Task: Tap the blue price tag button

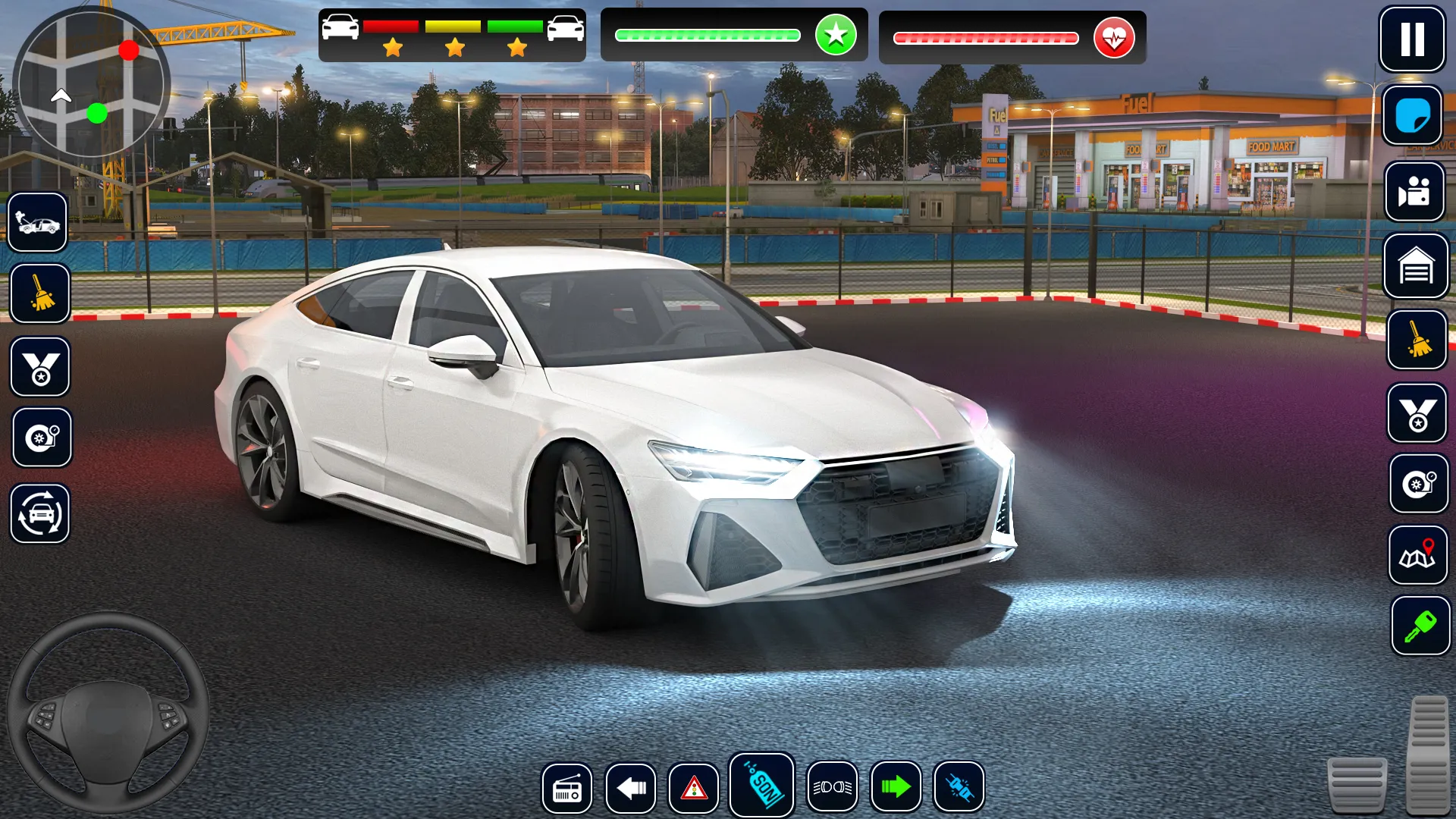Action: point(761,786)
